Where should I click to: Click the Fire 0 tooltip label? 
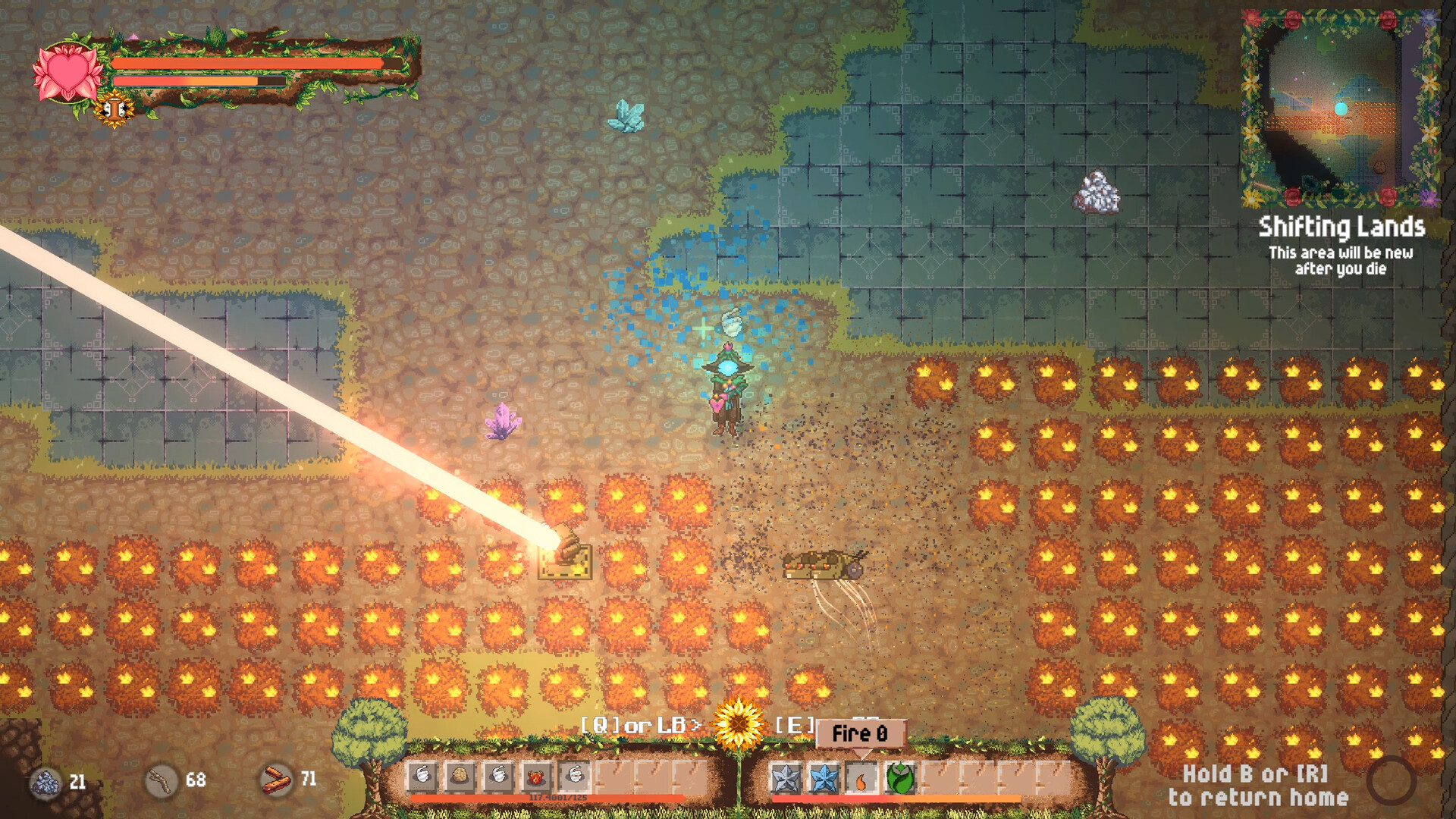[x=858, y=734]
